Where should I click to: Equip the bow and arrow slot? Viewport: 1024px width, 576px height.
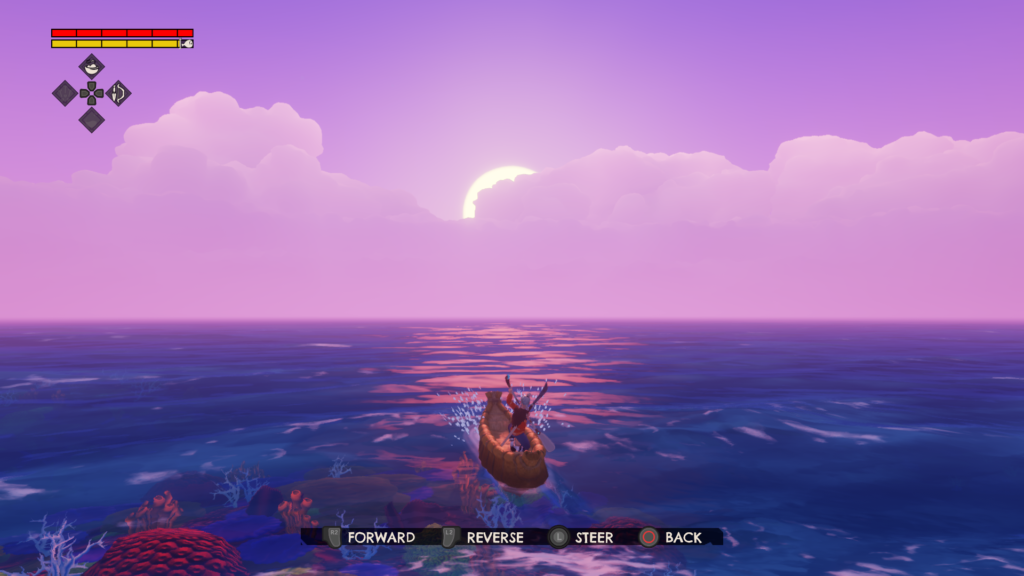[118, 93]
